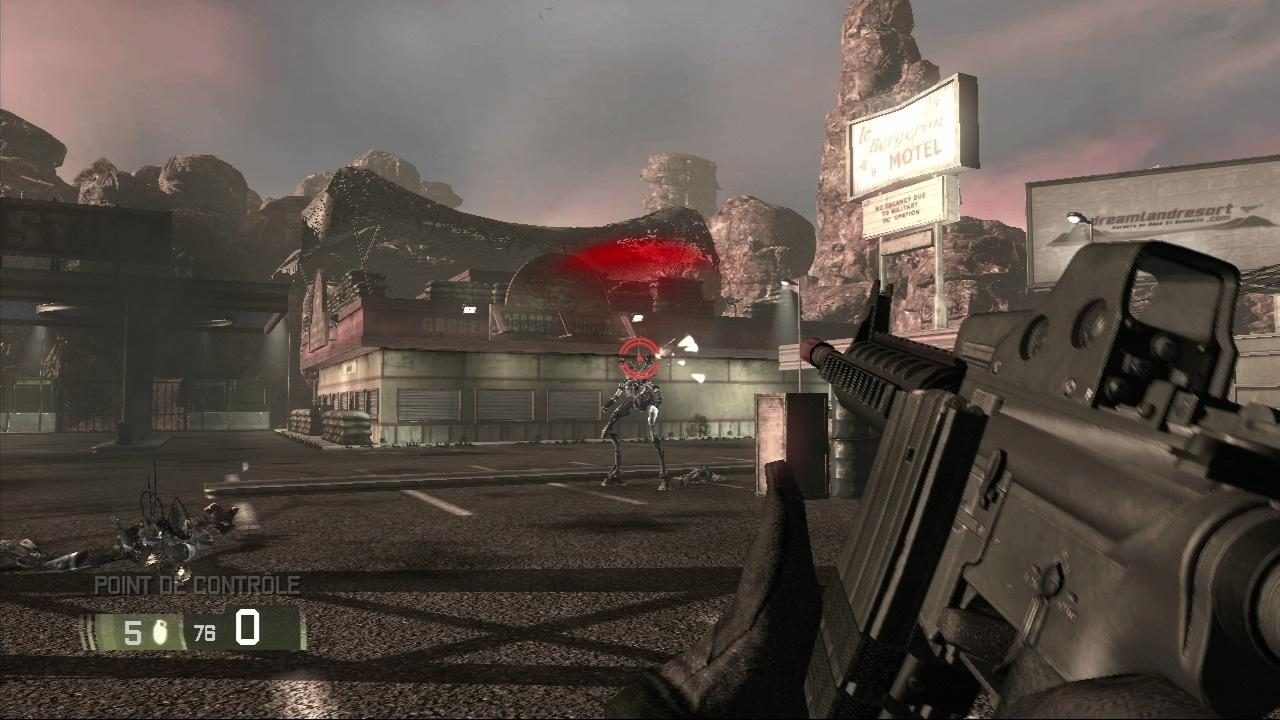
Task: Click the red targeting reticle on the robot
Action: [636, 356]
